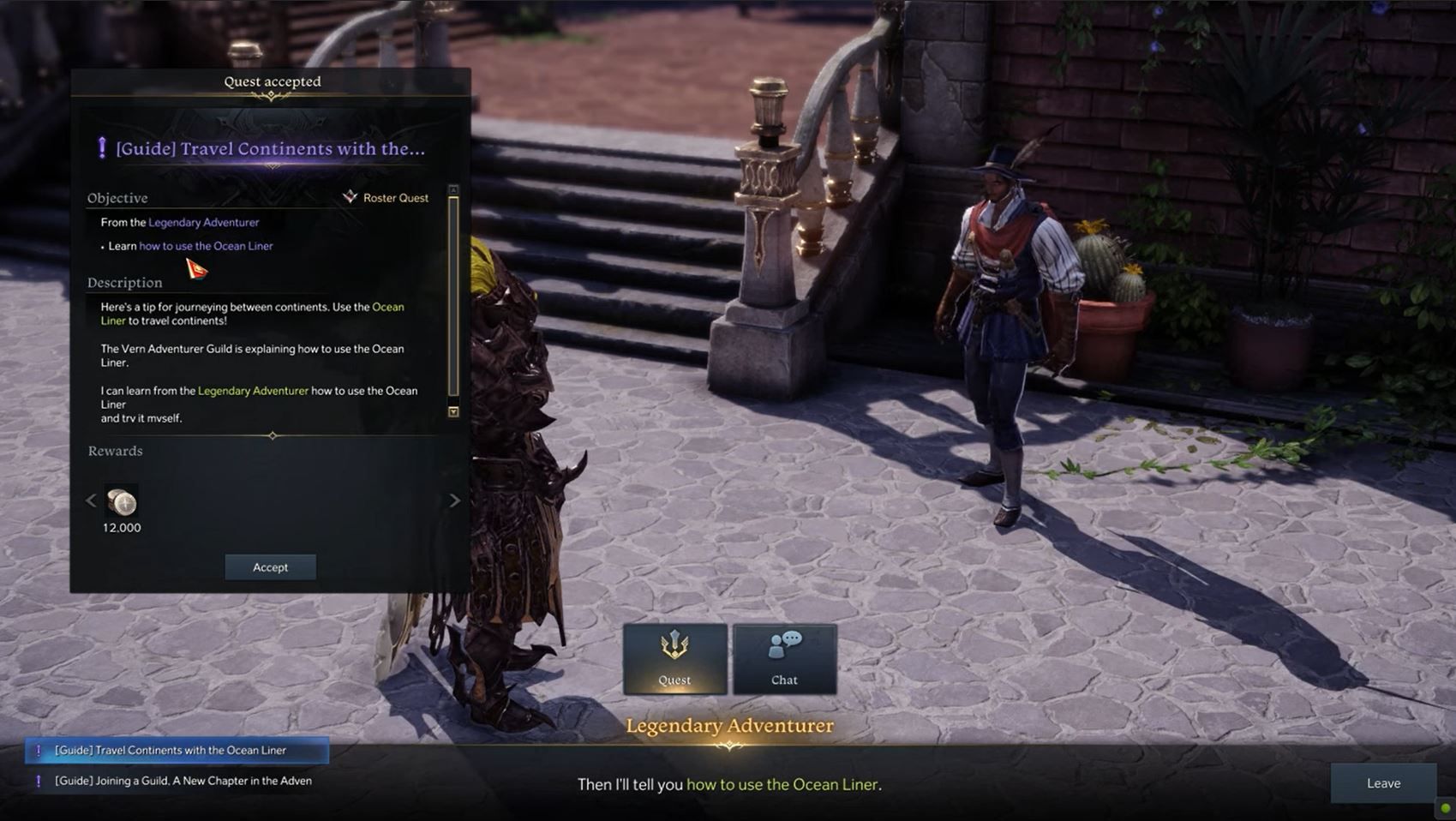Leave the Legendary Adventurer conversation
This screenshot has width=1456, height=821.
pyautogui.click(x=1384, y=782)
